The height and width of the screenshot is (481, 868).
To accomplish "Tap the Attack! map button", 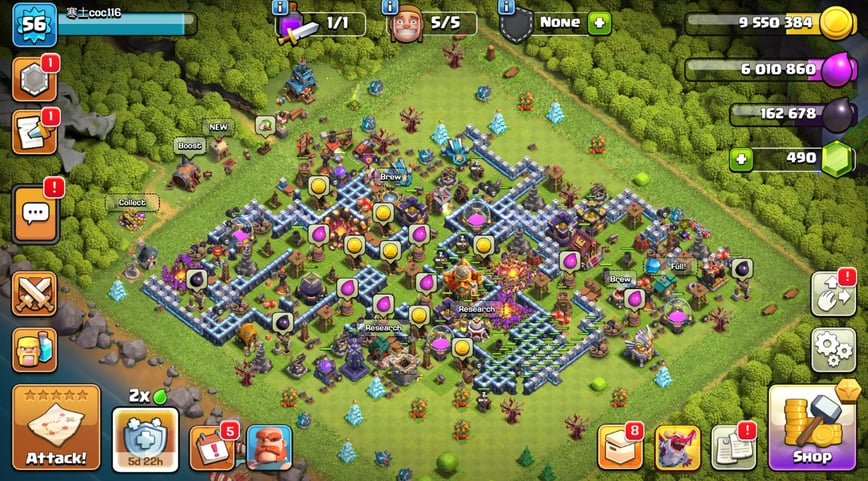I will [56, 427].
